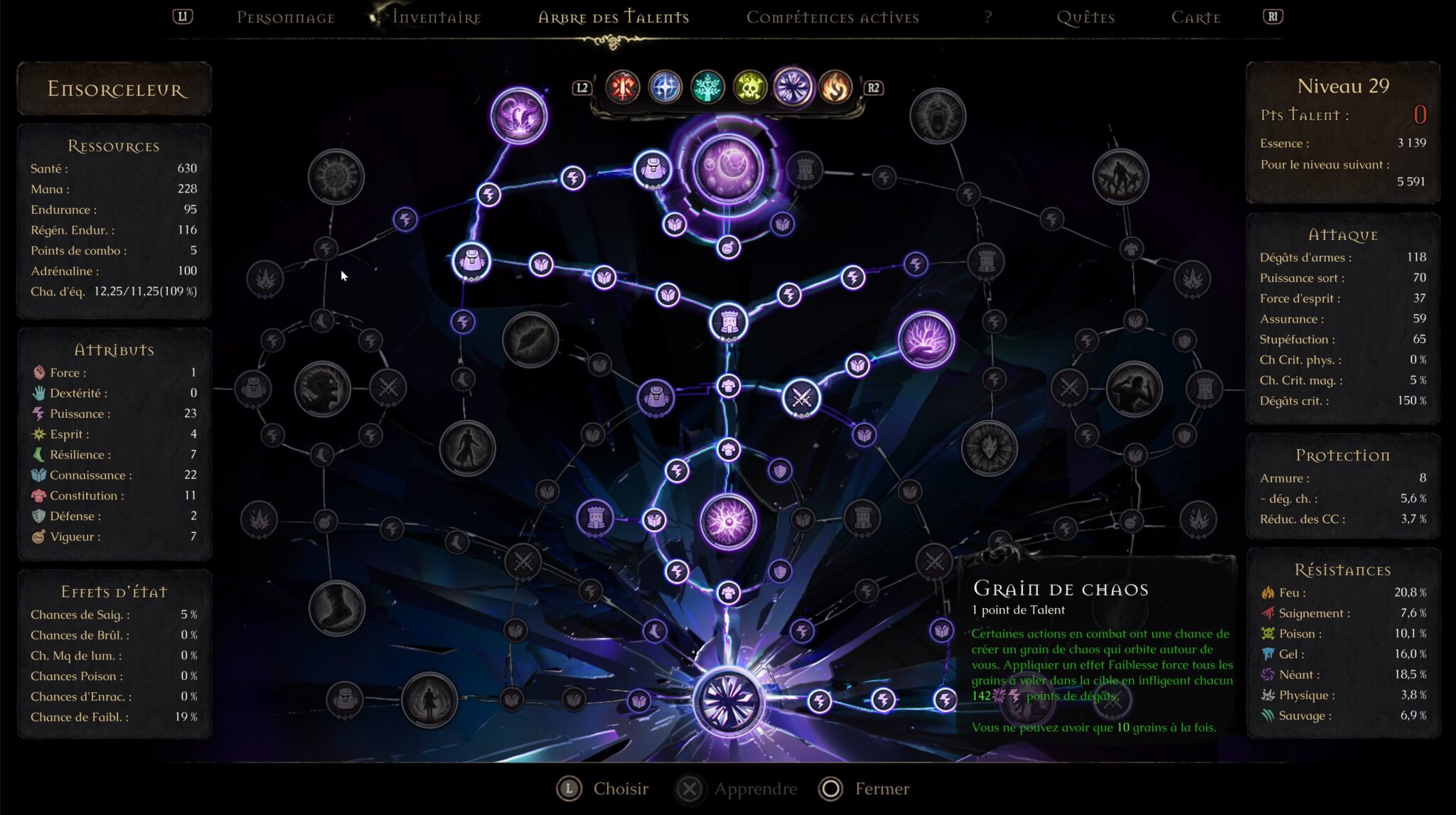1456x815 pixels.
Task: Open the Compétences actives tab
Action: pos(832,18)
